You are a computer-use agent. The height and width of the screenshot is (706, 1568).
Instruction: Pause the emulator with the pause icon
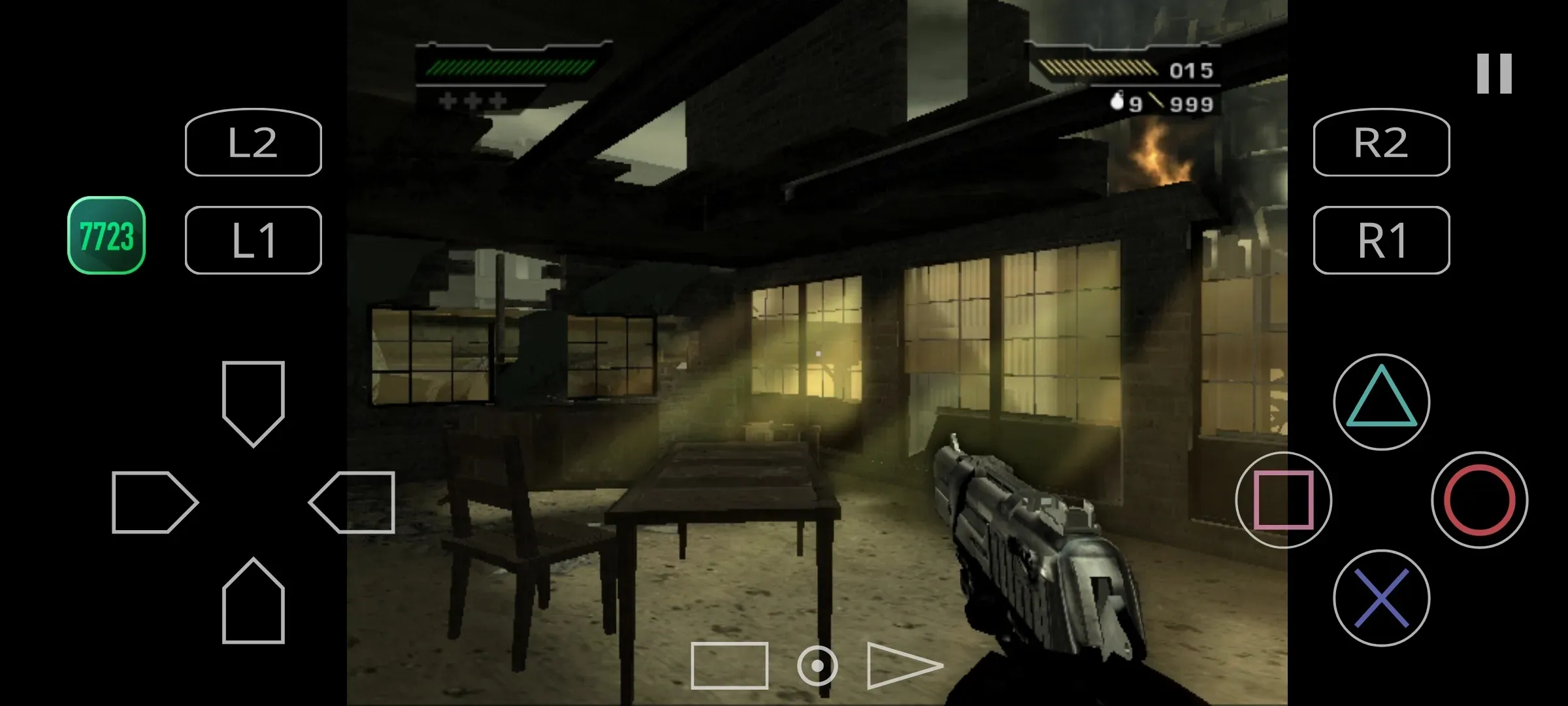1494,73
